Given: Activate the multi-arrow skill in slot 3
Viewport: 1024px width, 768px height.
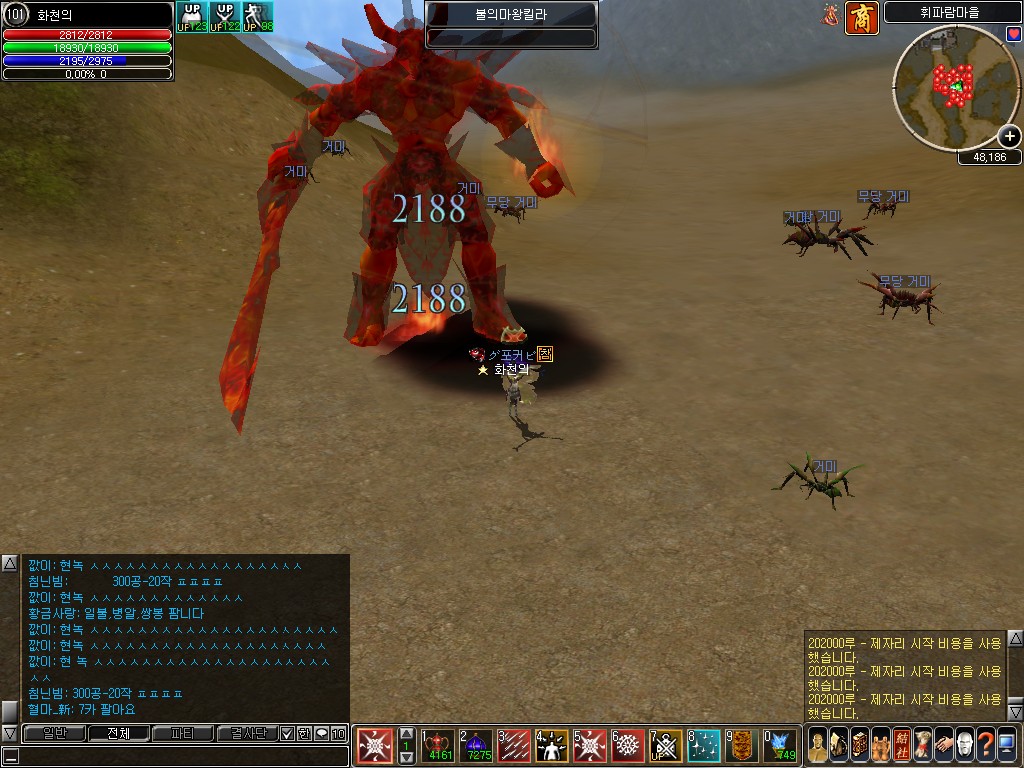Looking at the screenshot, I should click(x=515, y=745).
